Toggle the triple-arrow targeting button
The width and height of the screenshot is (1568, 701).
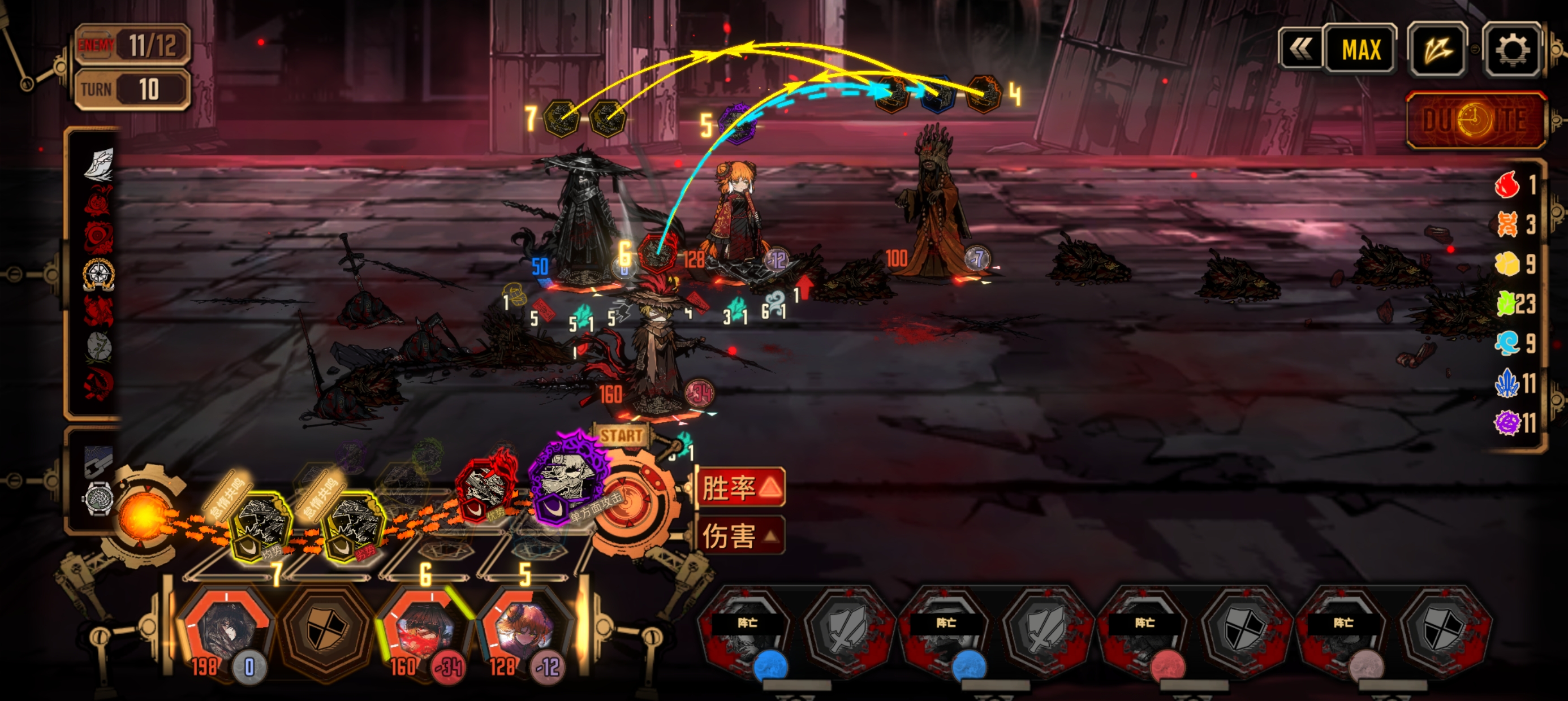pos(1438,49)
